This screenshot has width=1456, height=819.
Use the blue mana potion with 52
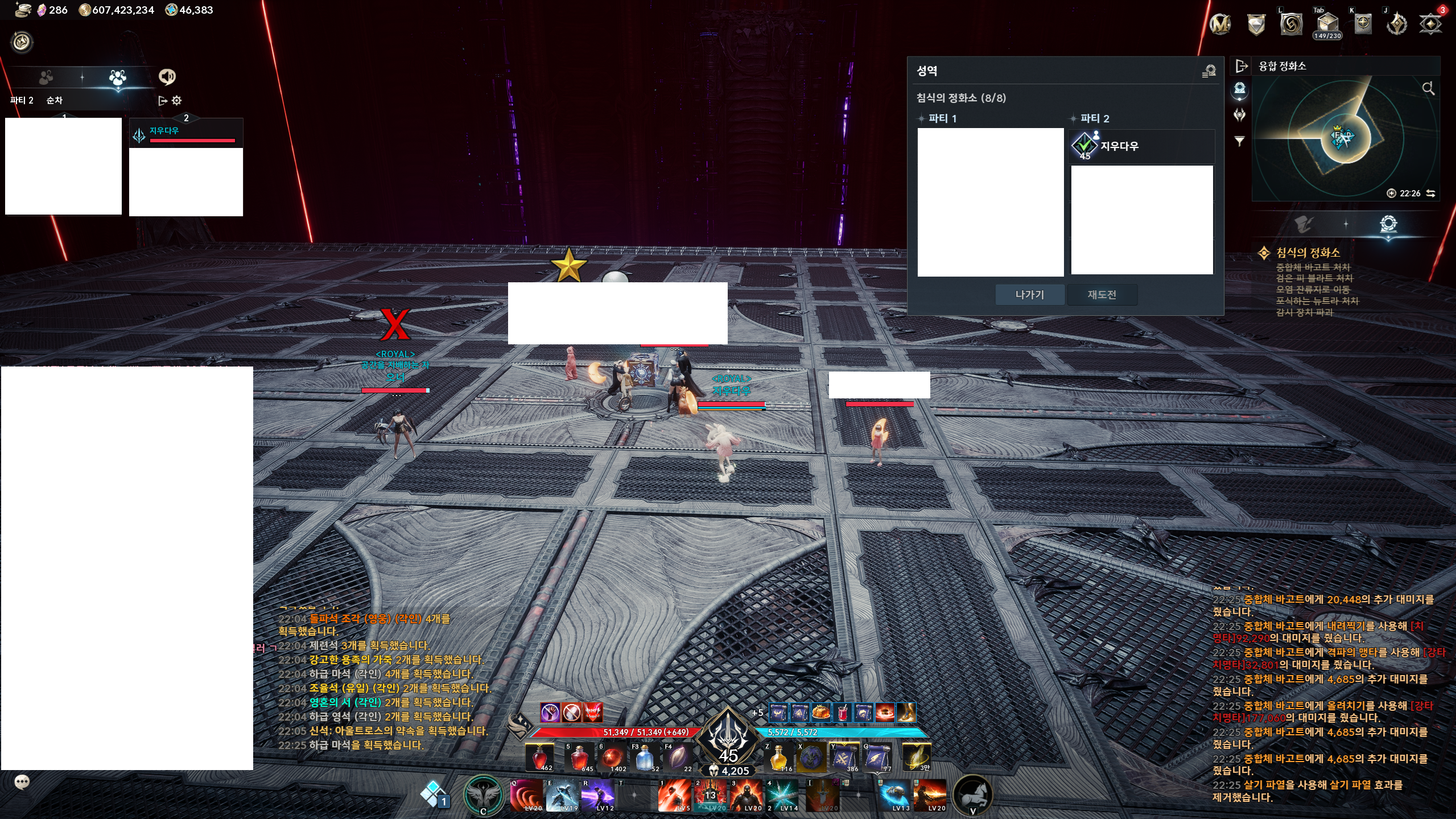pyautogui.click(x=644, y=758)
